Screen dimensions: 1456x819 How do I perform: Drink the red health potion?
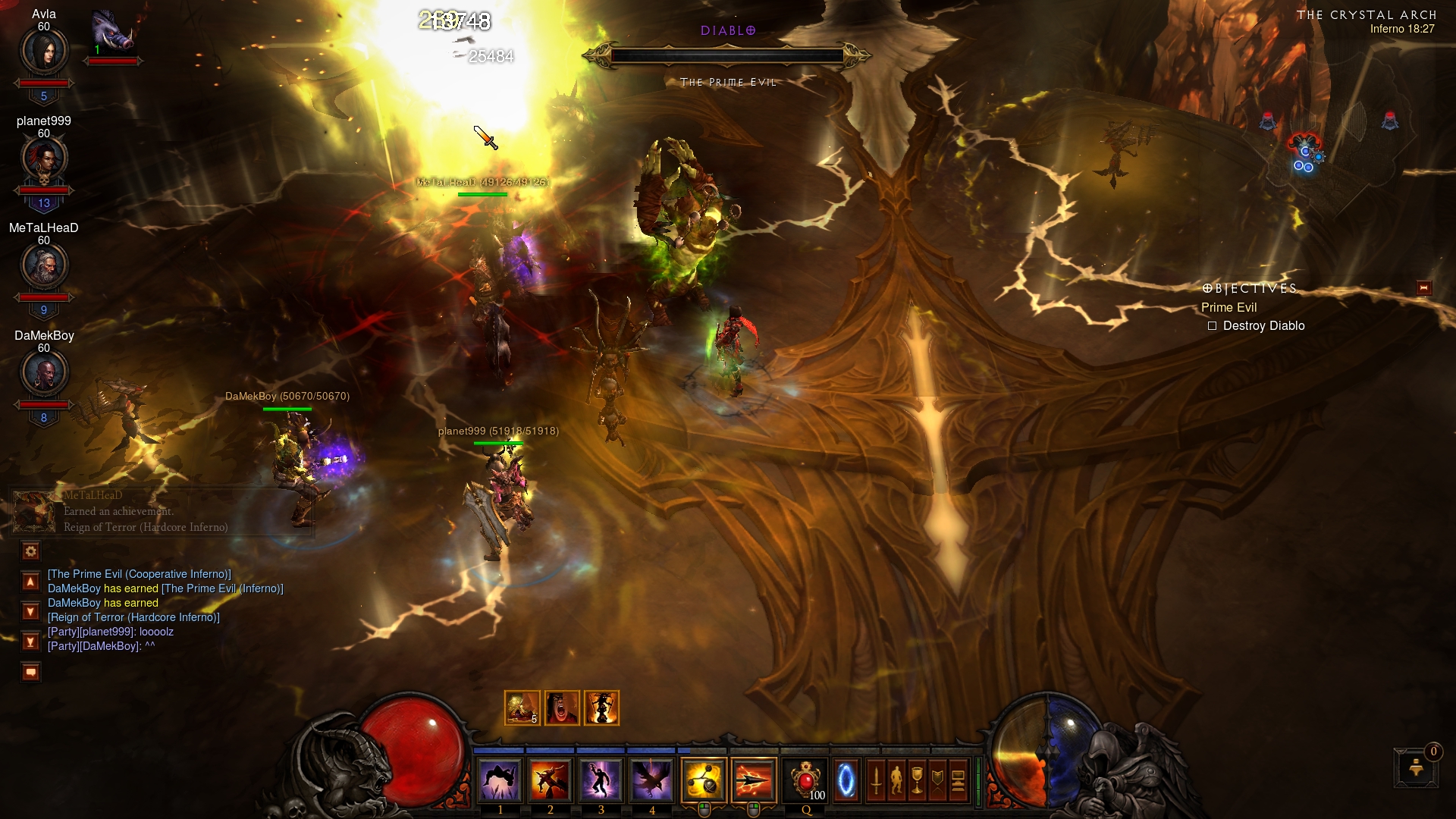[805, 780]
